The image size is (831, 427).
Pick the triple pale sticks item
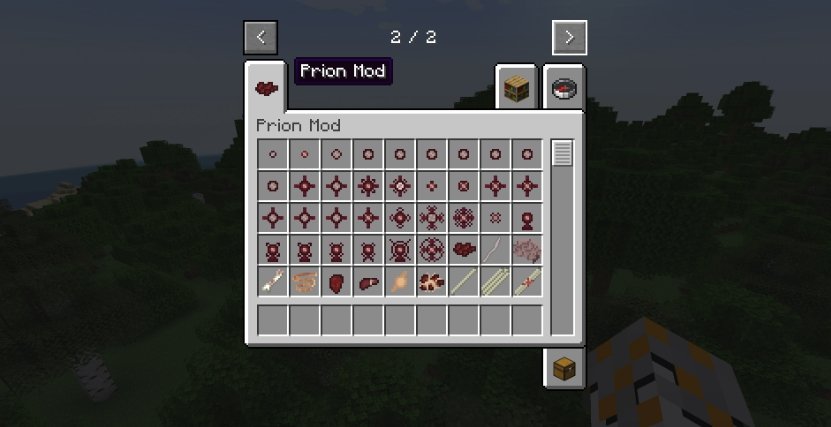click(x=495, y=282)
